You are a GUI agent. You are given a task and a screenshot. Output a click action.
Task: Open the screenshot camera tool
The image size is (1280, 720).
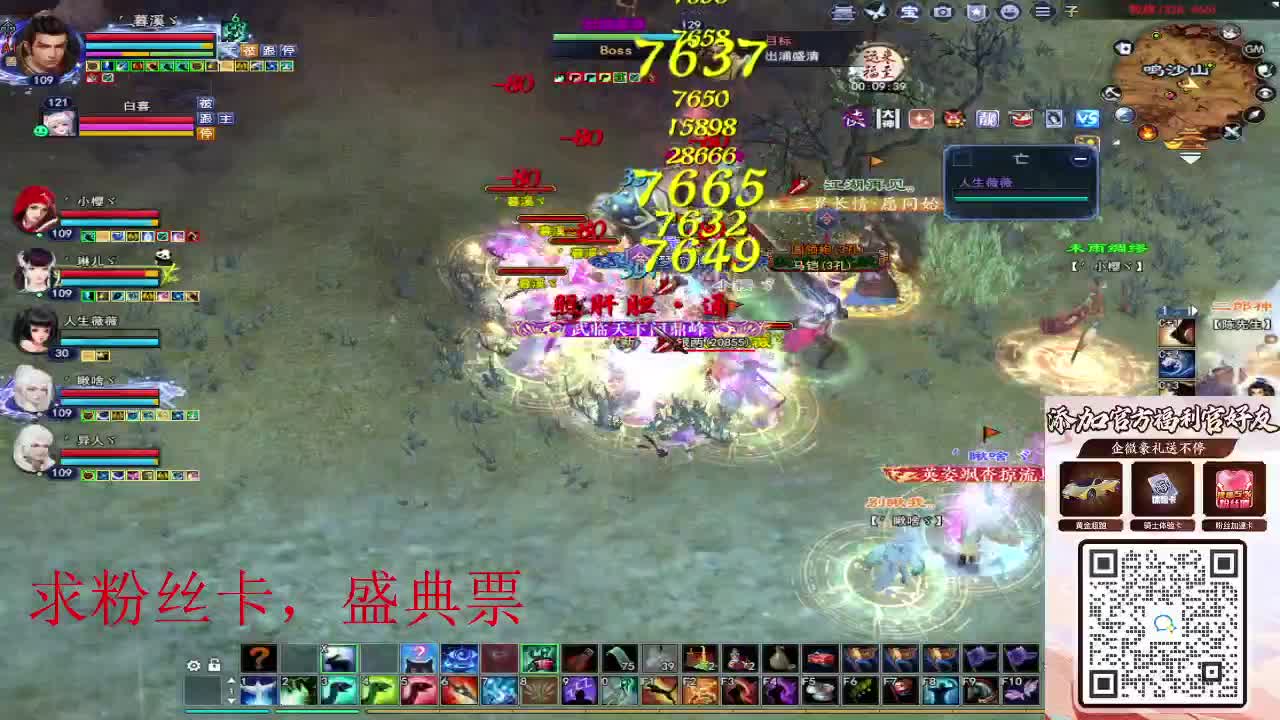tap(941, 12)
